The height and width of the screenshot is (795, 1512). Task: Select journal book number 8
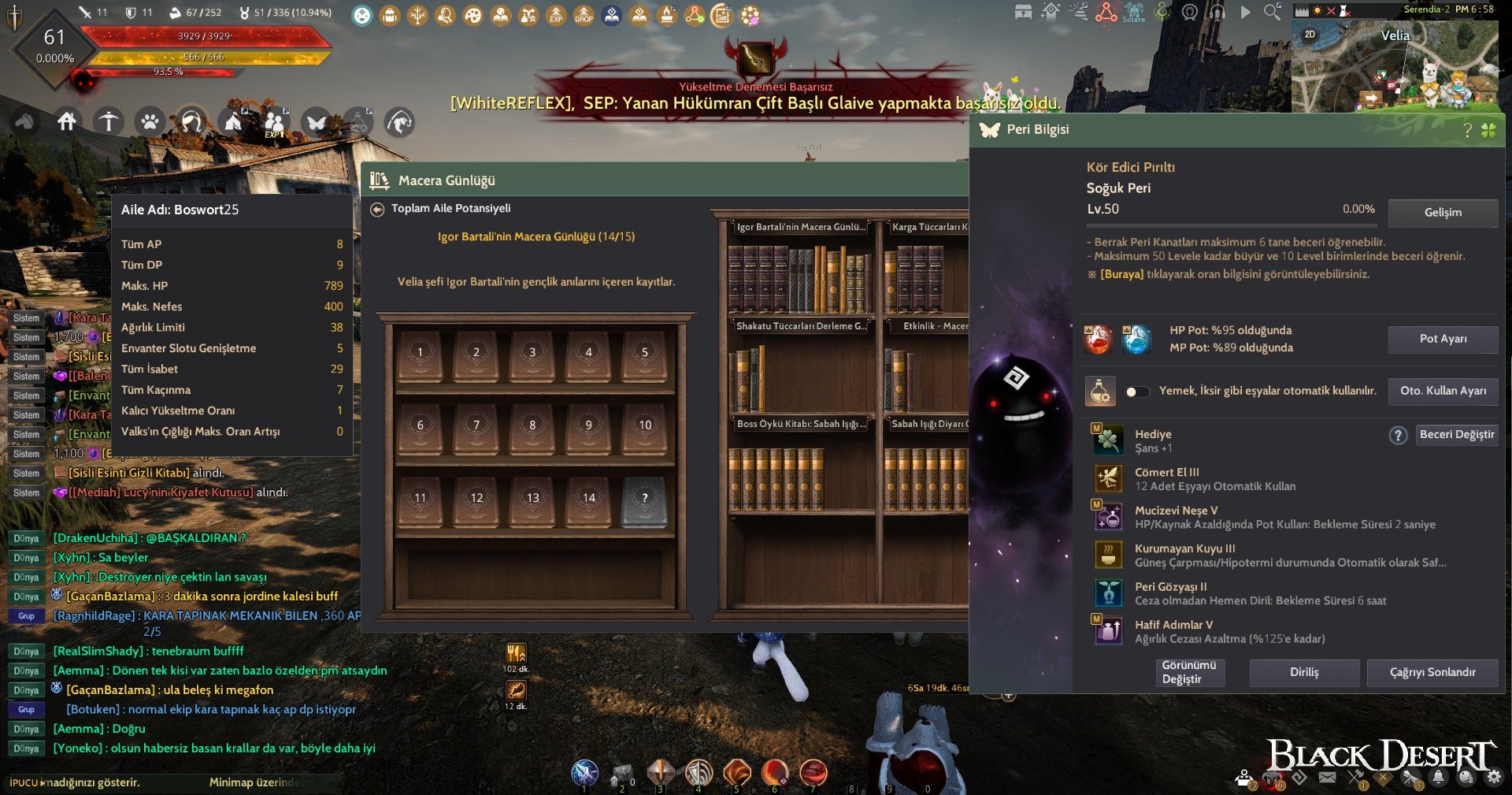click(532, 425)
